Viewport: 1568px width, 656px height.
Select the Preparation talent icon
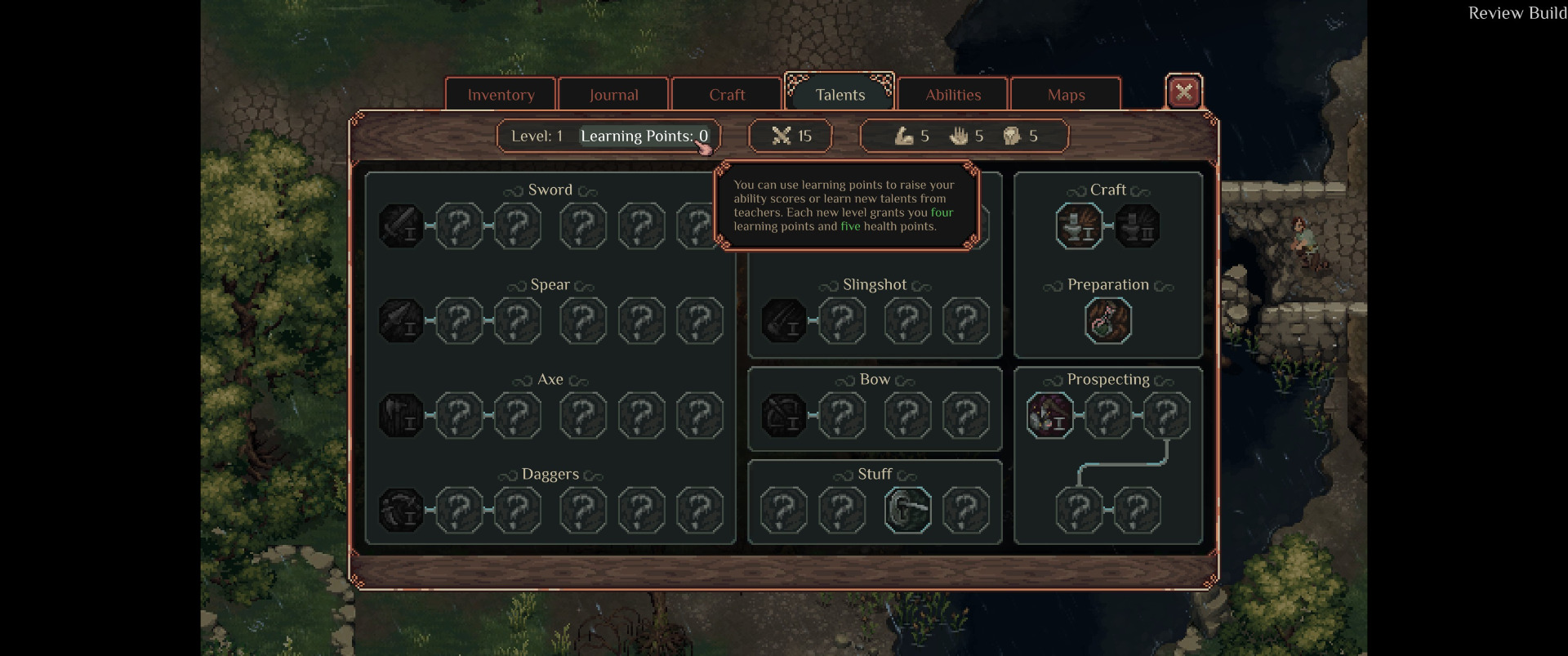click(x=1108, y=320)
